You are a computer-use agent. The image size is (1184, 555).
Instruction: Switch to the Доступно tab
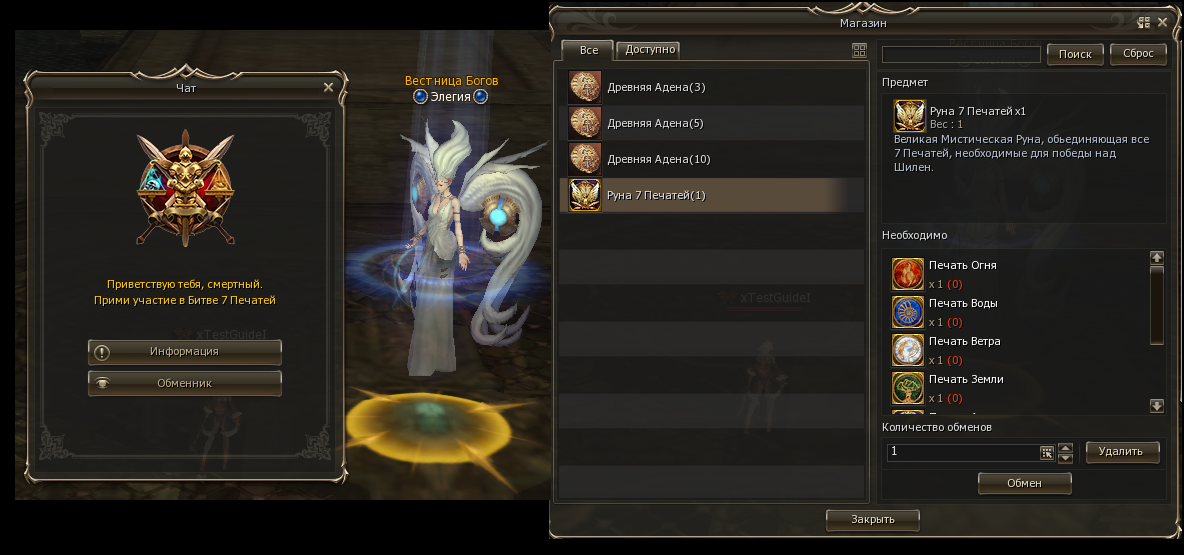coord(651,49)
